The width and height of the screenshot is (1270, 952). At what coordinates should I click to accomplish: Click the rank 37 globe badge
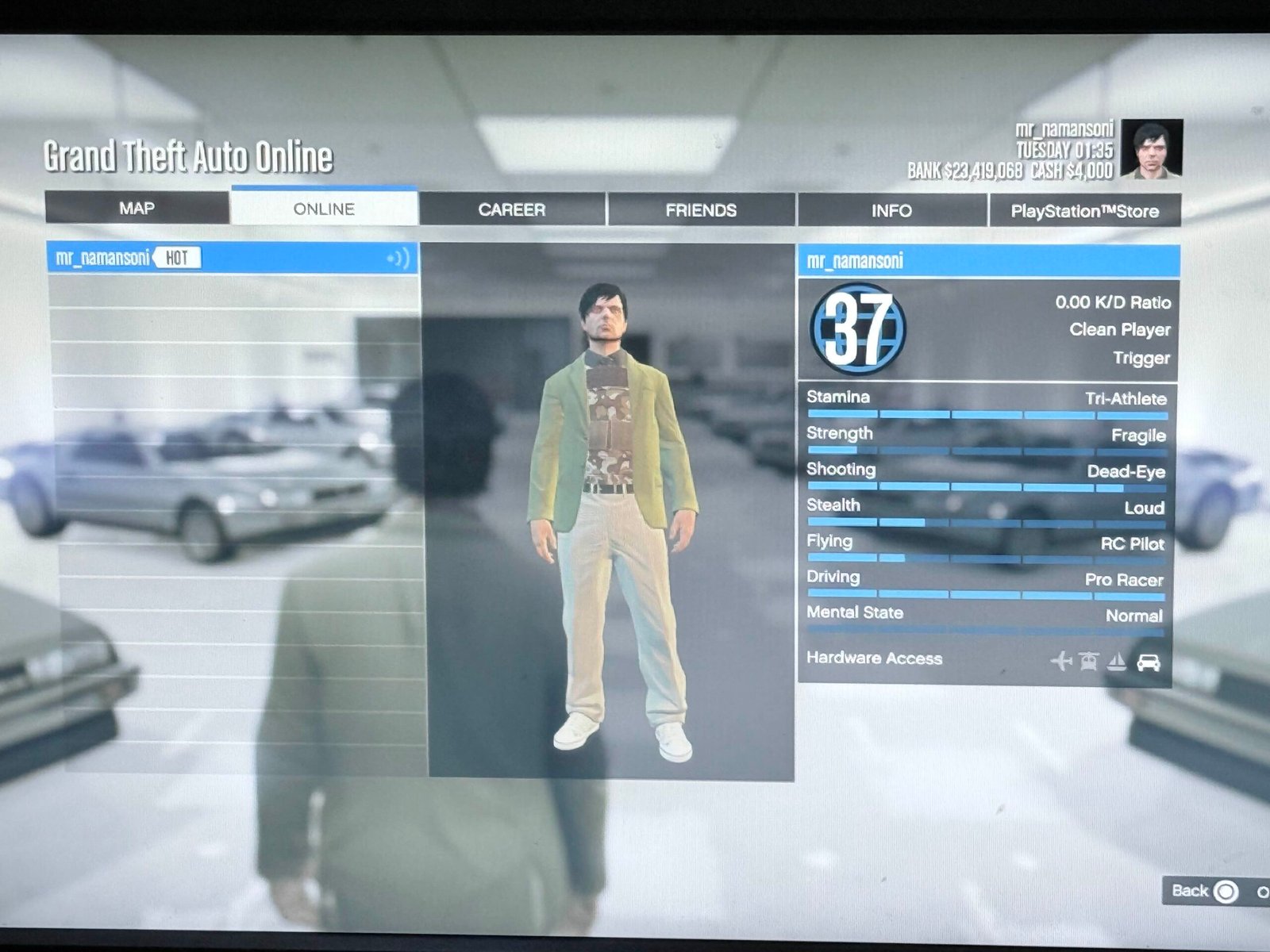pyautogui.click(x=857, y=328)
